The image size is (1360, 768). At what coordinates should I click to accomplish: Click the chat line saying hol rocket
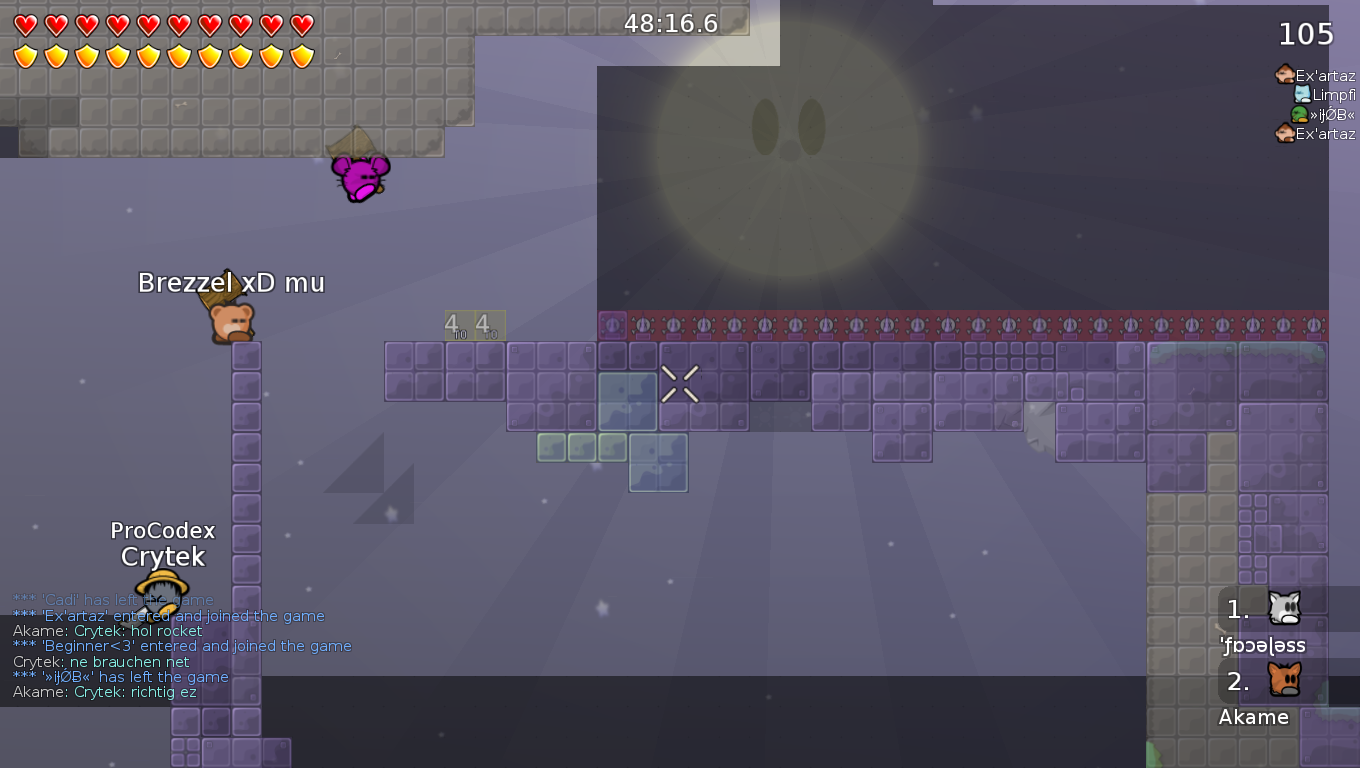(x=107, y=631)
